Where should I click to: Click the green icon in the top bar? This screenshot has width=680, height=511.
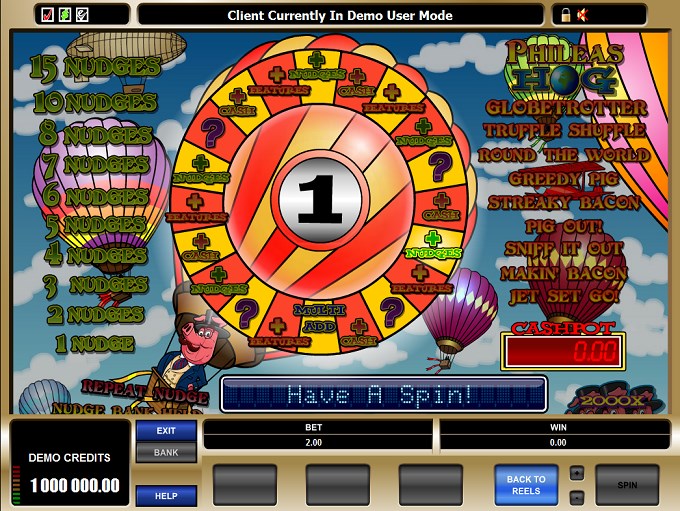65,15
